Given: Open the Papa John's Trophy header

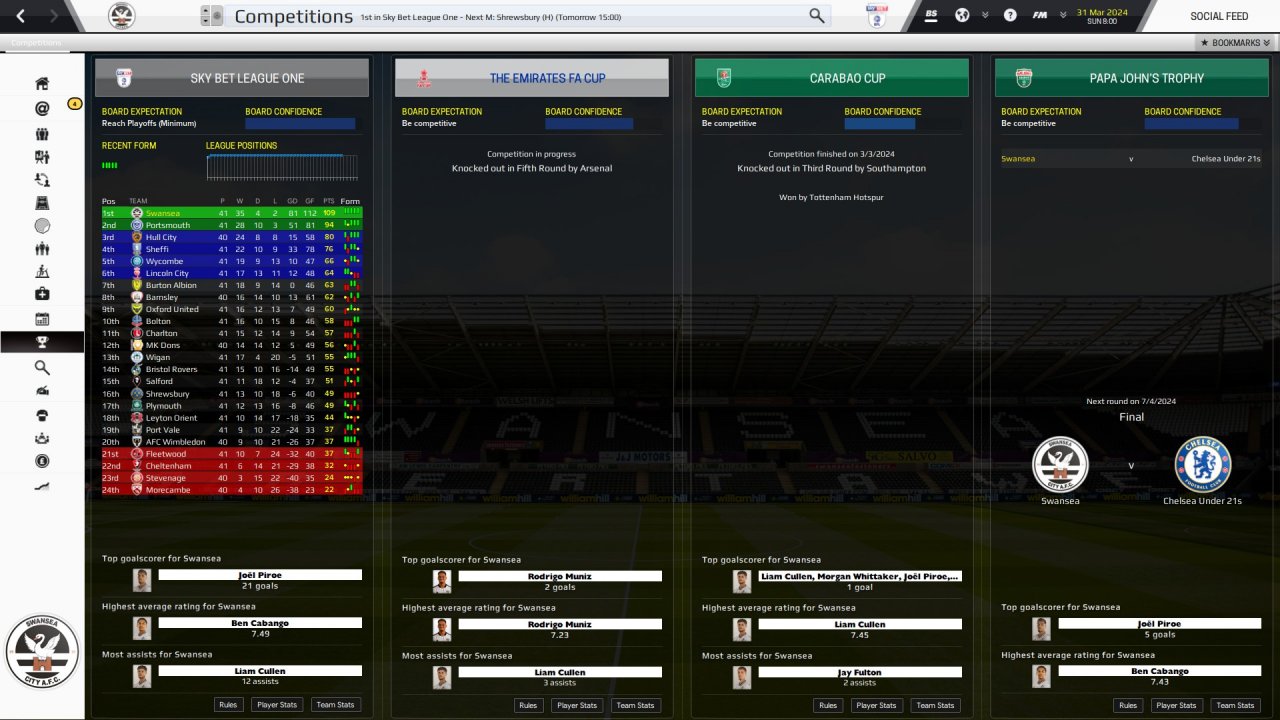Looking at the screenshot, I should [x=1132, y=78].
